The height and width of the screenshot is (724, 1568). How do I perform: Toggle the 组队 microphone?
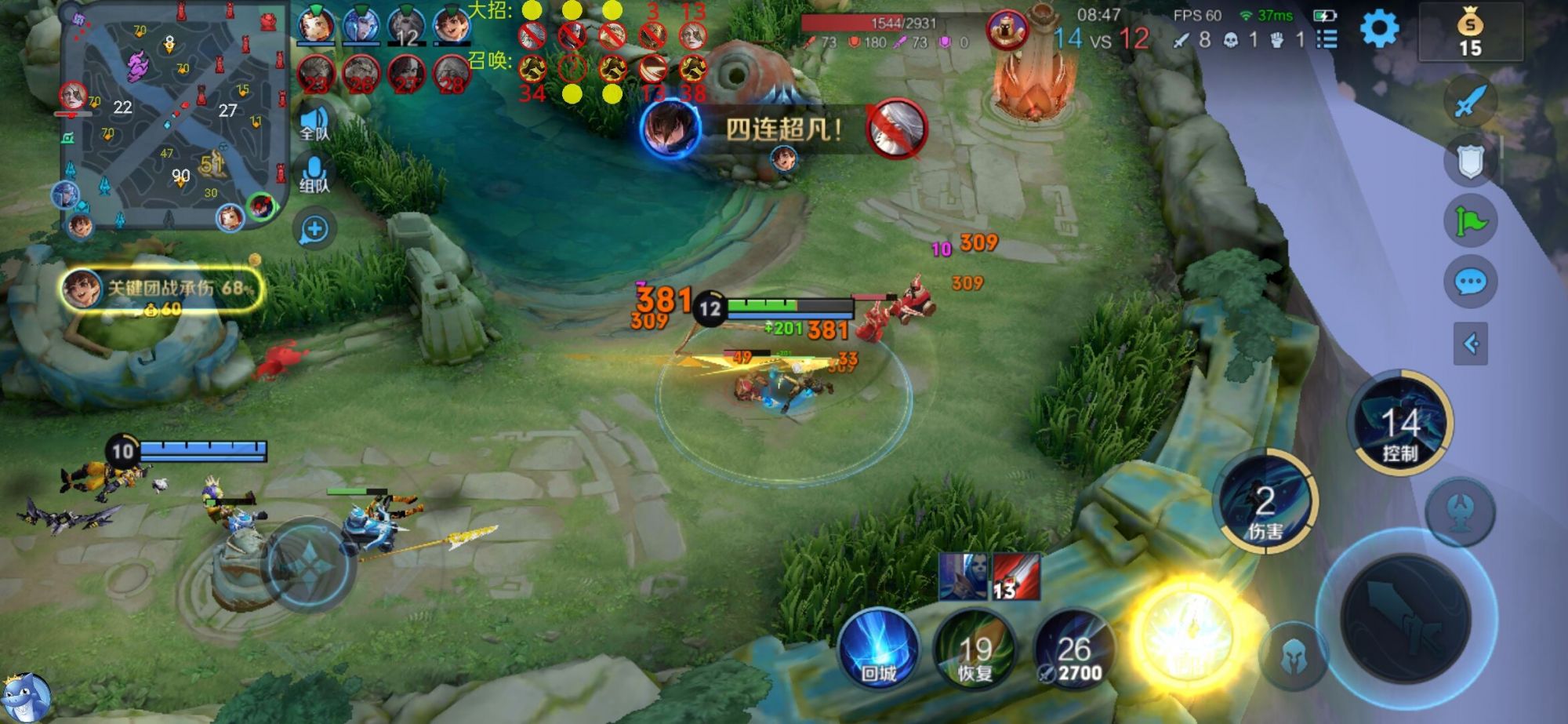314,175
